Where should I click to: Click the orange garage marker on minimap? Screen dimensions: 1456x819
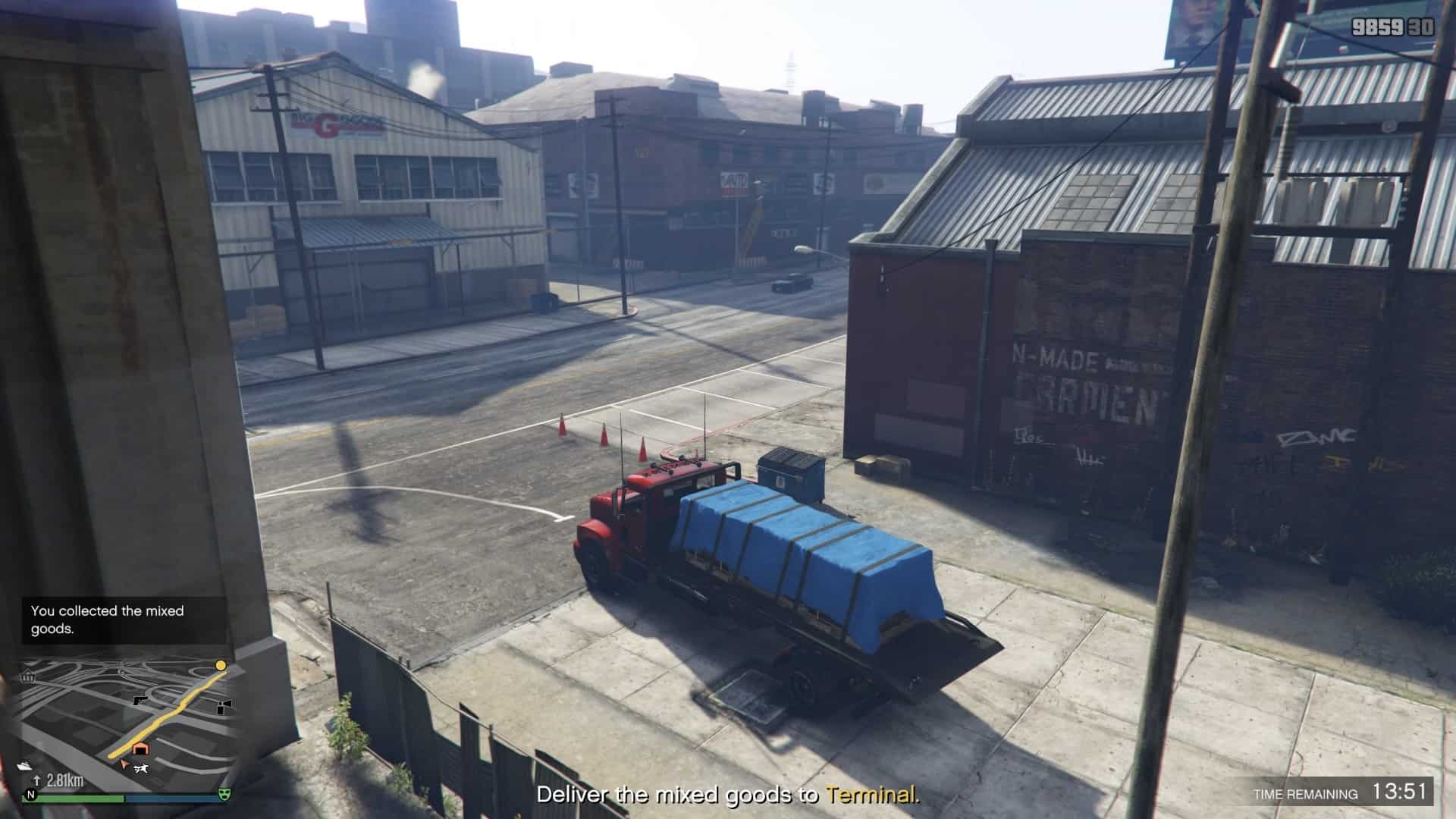[x=140, y=749]
